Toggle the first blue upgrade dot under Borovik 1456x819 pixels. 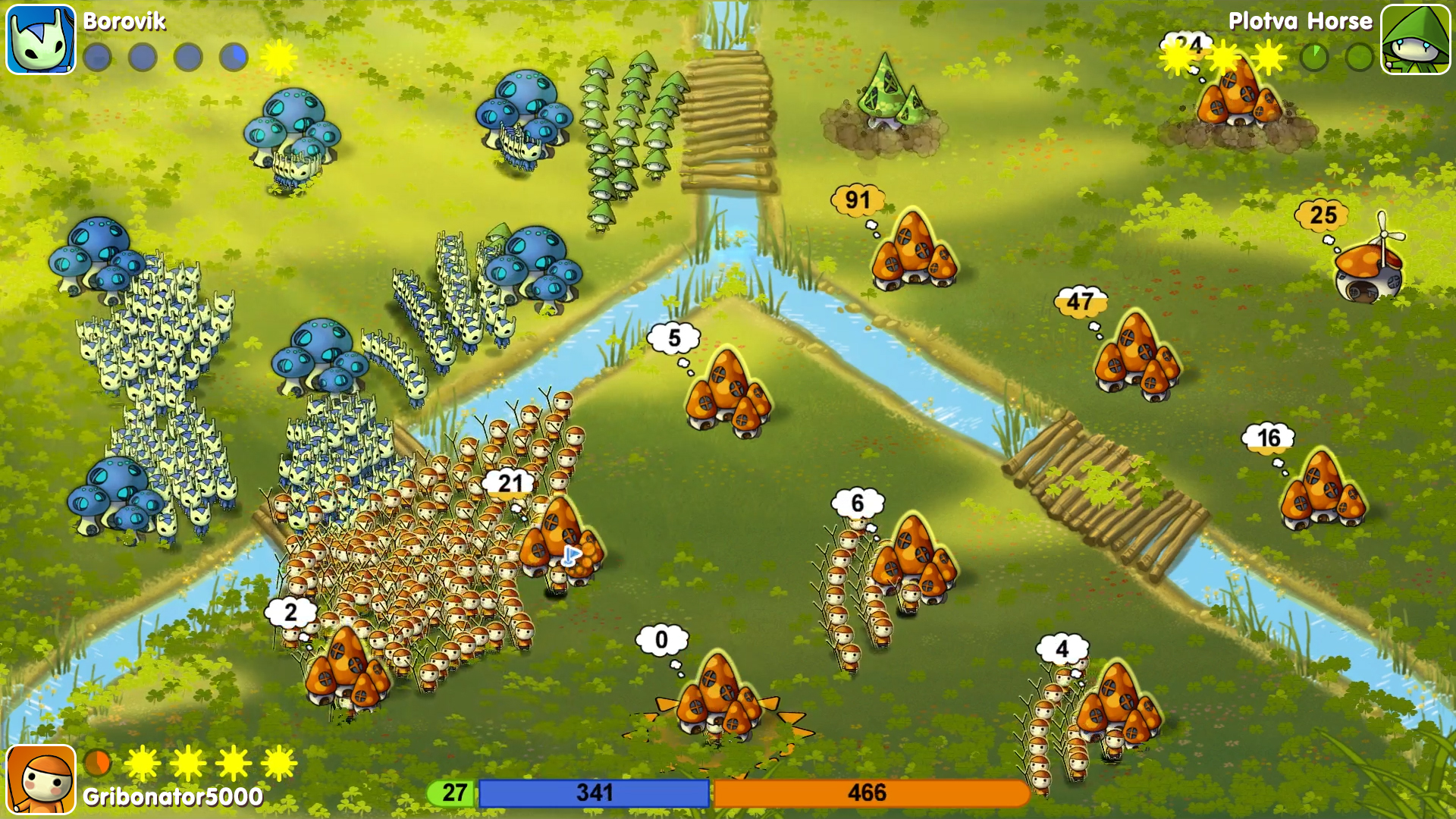point(97,56)
